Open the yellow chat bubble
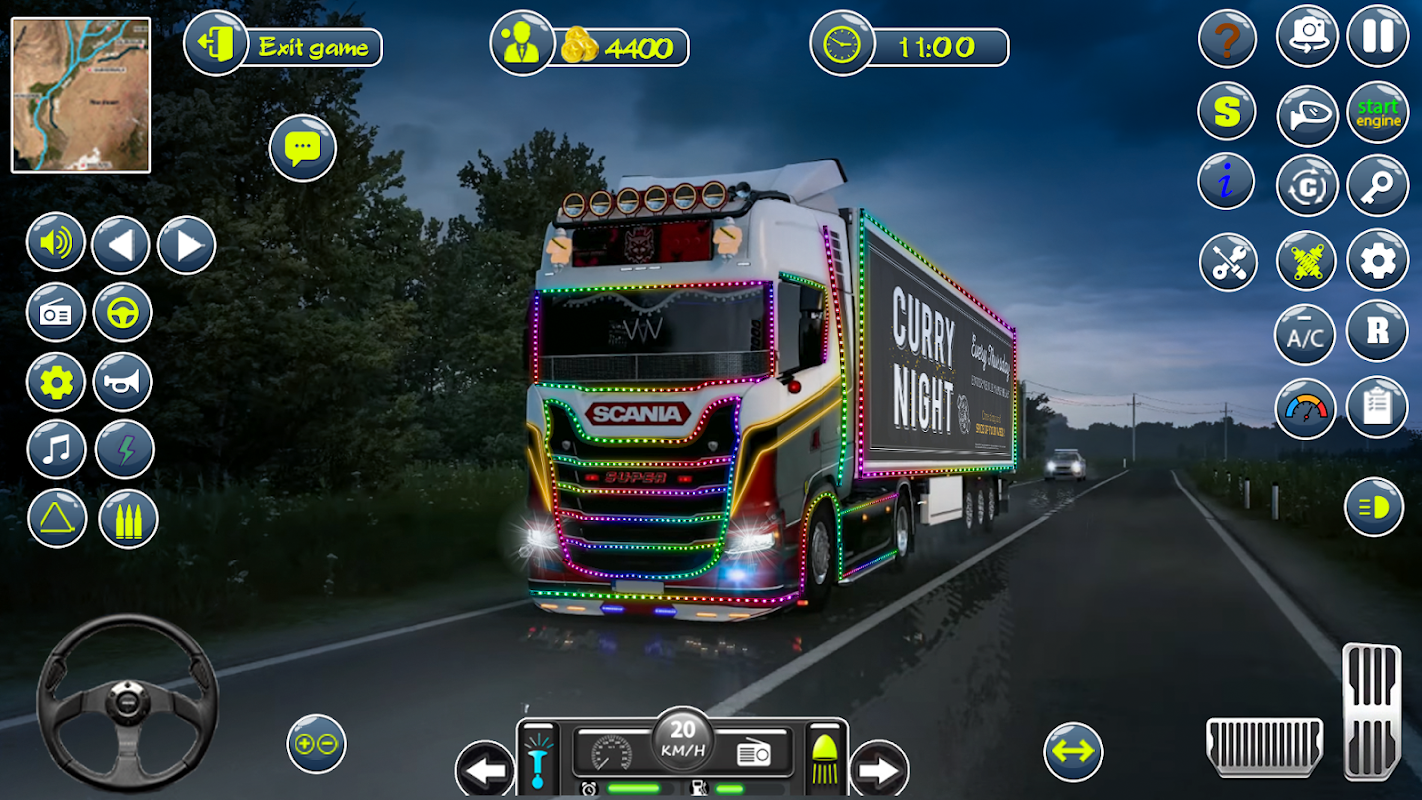The image size is (1422, 800). coord(302,149)
